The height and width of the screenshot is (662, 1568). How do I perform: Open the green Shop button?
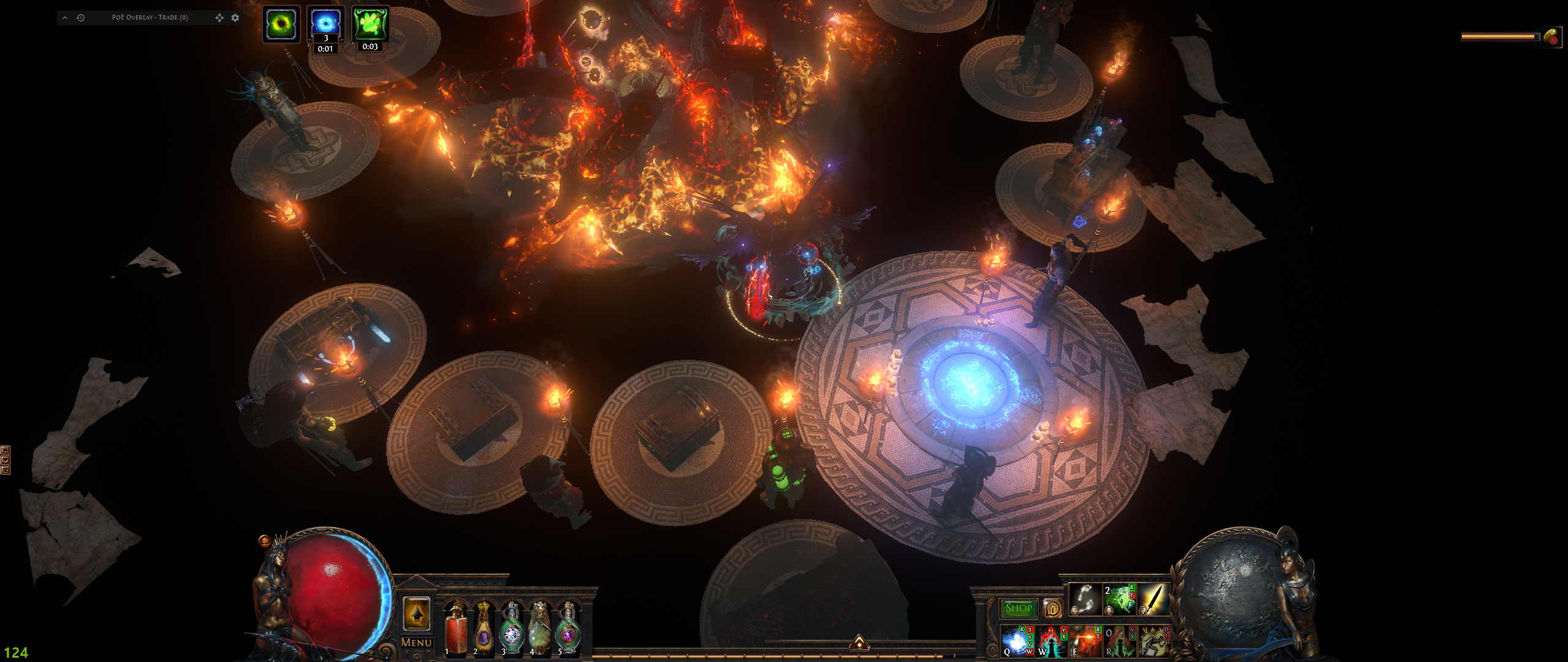pos(1019,608)
